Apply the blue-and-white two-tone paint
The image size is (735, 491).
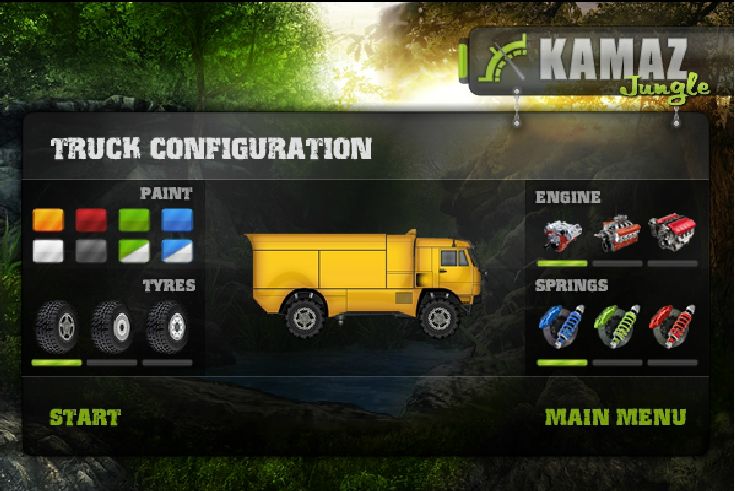(x=177, y=251)
